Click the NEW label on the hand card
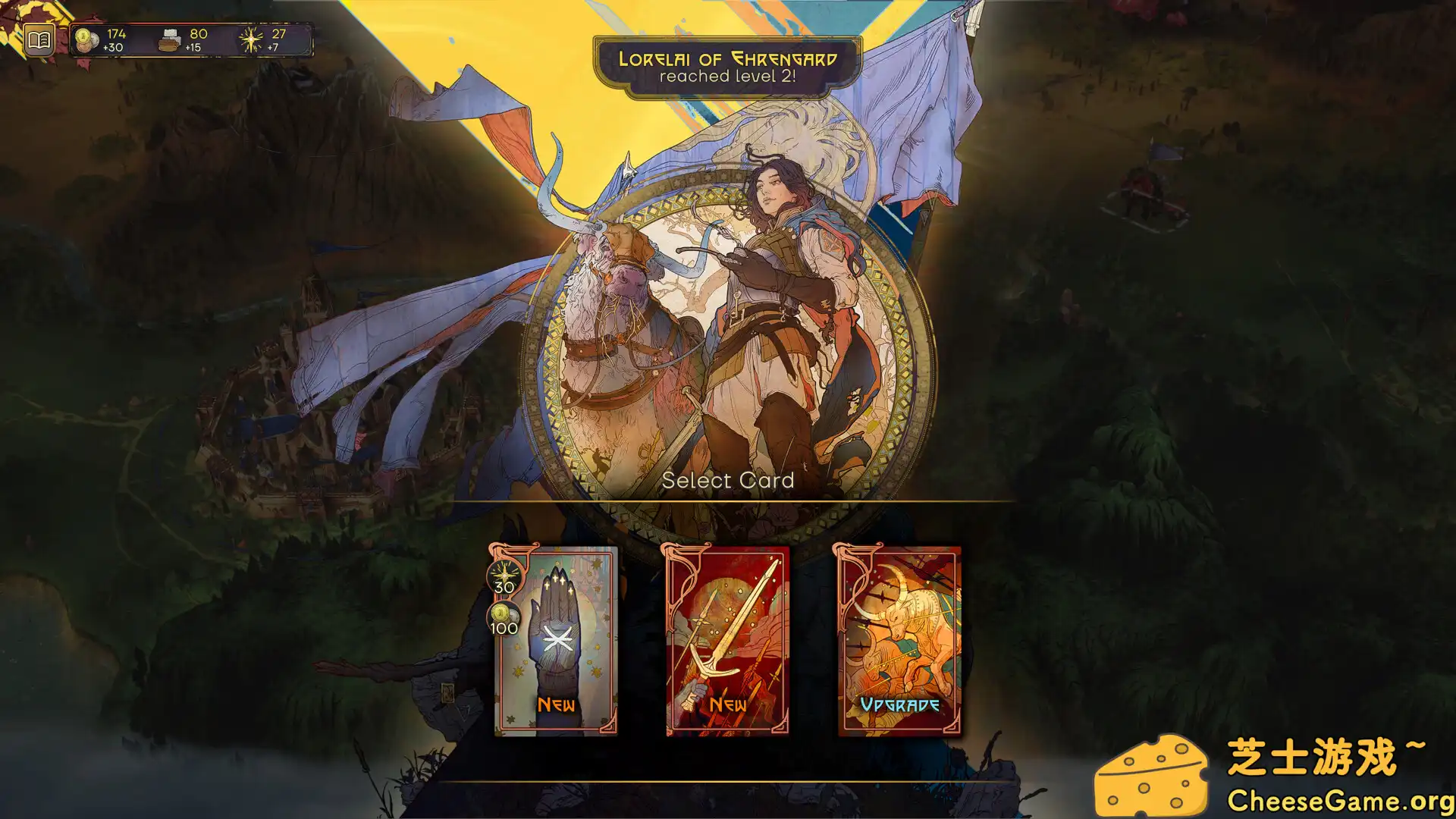The width and height of the screenshot is (1456, 819). pos(556,704)
